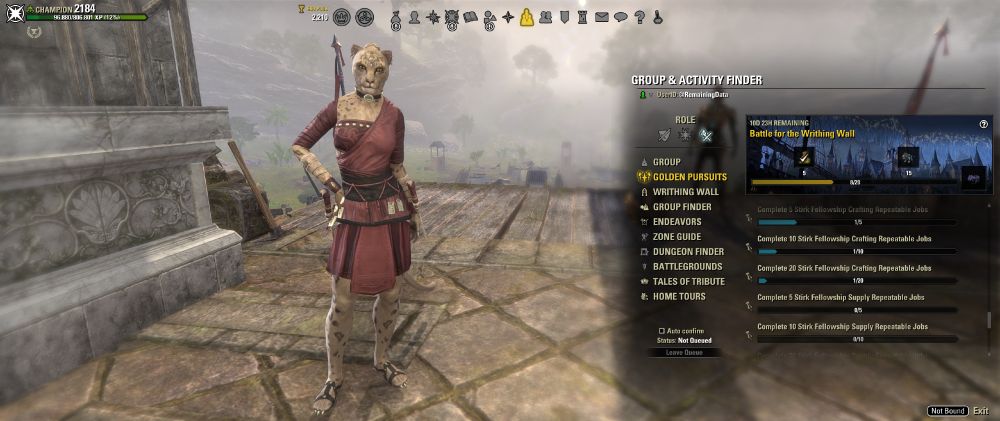The width and height of the screenshot is (1000, 421).
Task: Toggle the Auto confirm checkbox
Action: tap(662, 330)
